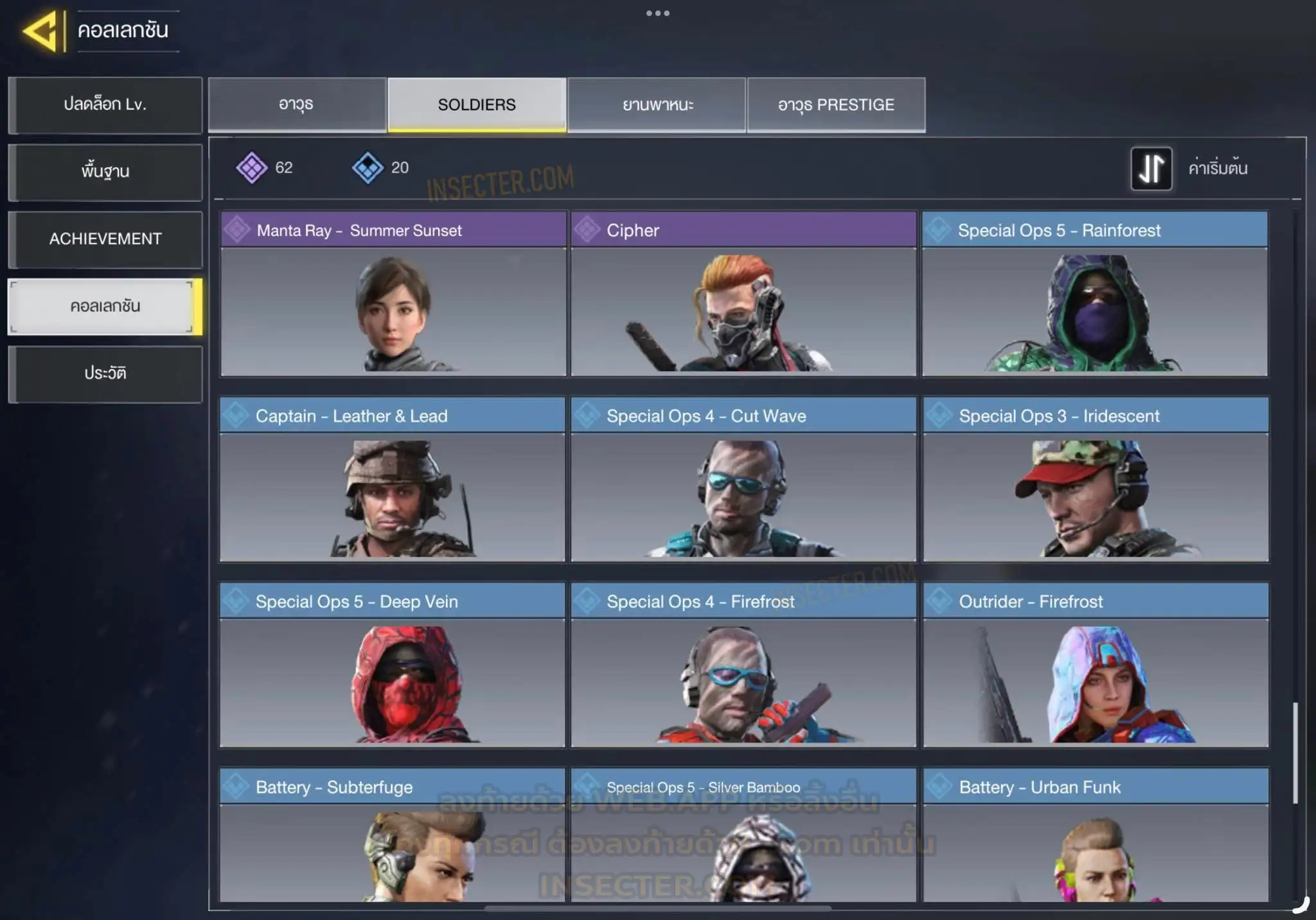1316x920 pixels.
Task: Select the Manta Ray - Summer Sunset soldier
Action: tap(393, 294)
